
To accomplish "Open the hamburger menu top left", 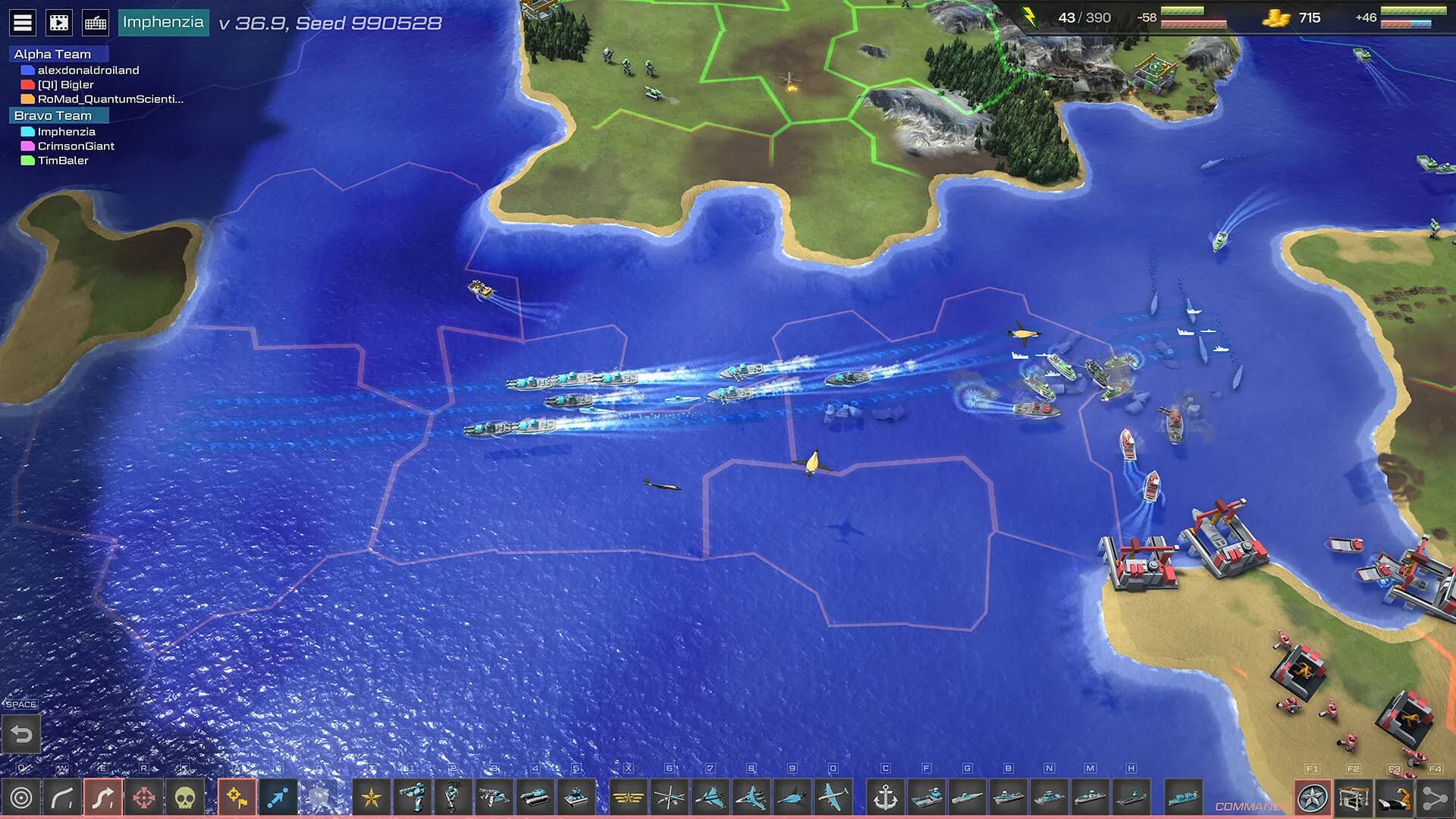I will tap(23, 21).
